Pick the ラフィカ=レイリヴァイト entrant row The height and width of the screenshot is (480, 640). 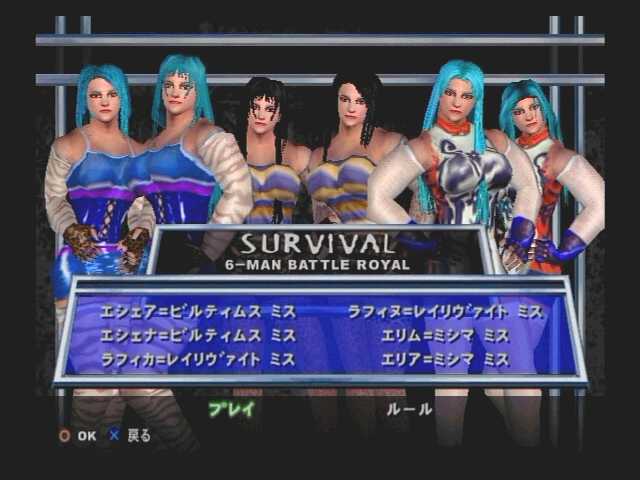(197, 360)
